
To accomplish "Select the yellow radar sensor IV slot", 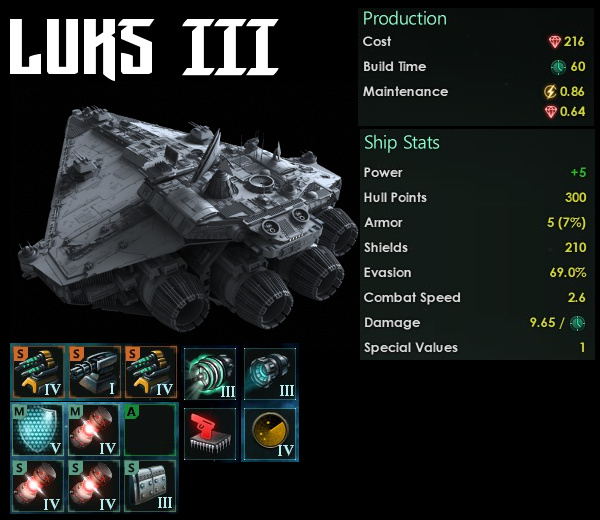I will (x=270, y=432).
